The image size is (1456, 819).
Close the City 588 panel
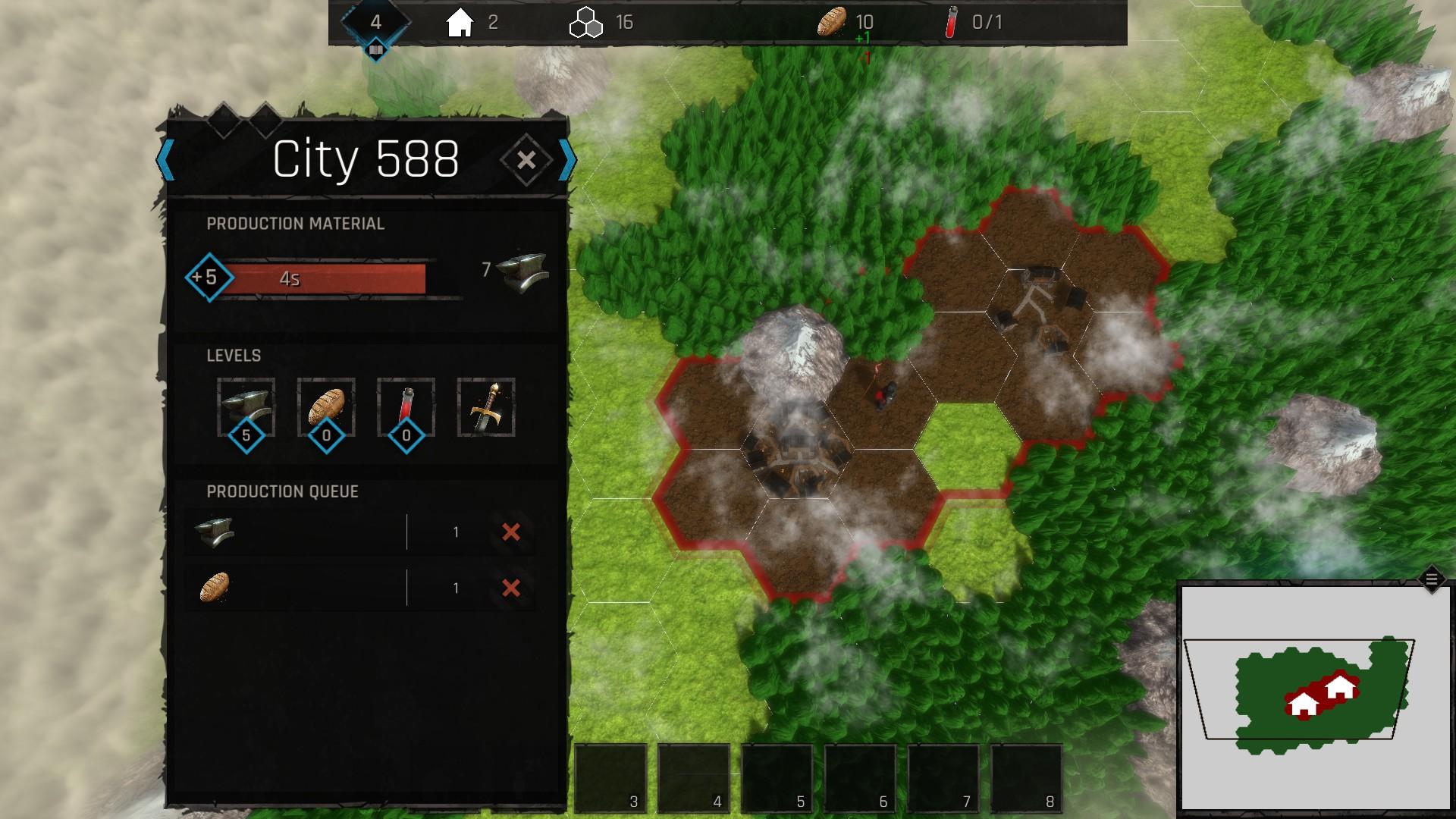click(x=526, y=160)
